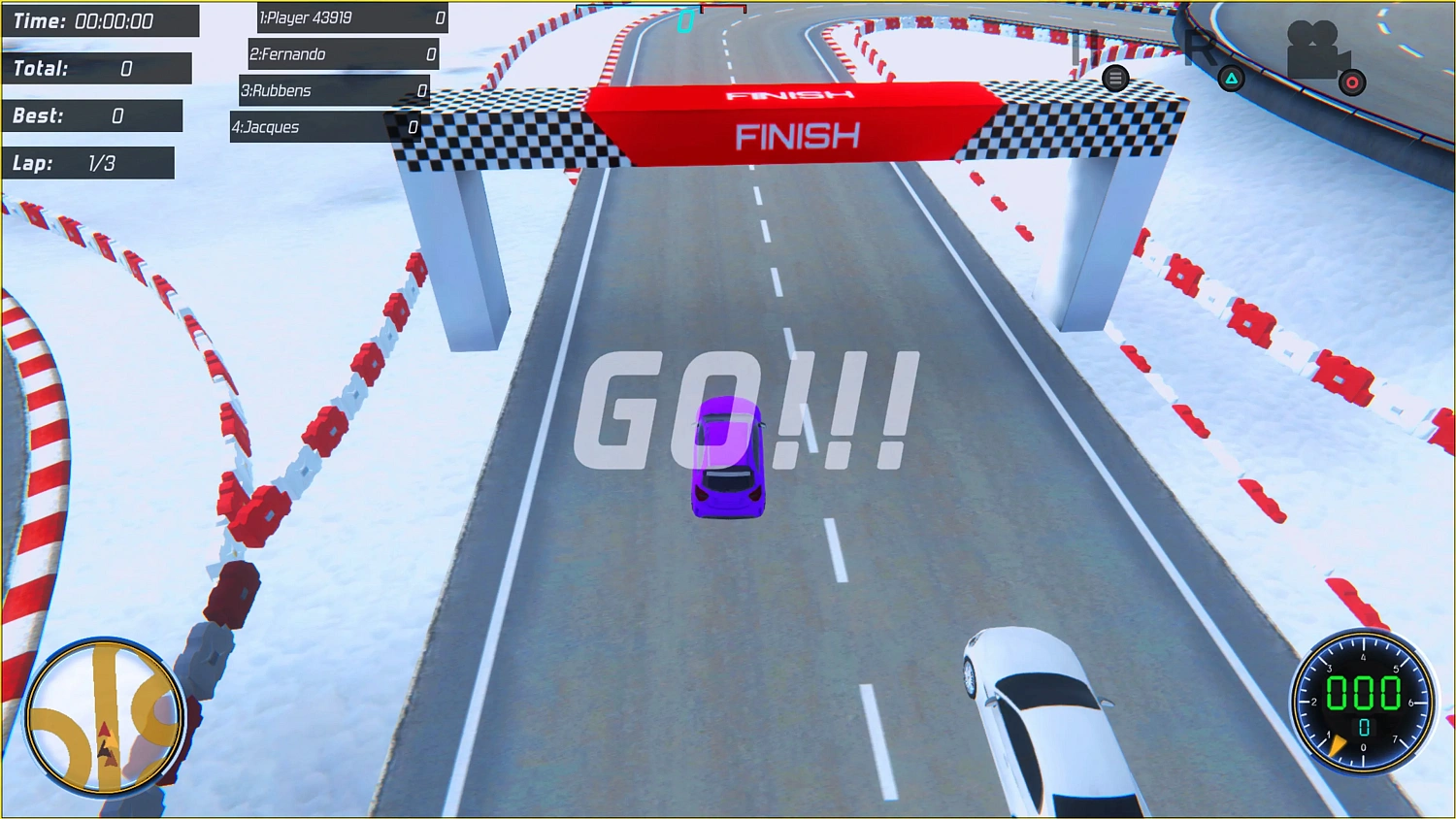Select the Time display panel

click(100, 20)
